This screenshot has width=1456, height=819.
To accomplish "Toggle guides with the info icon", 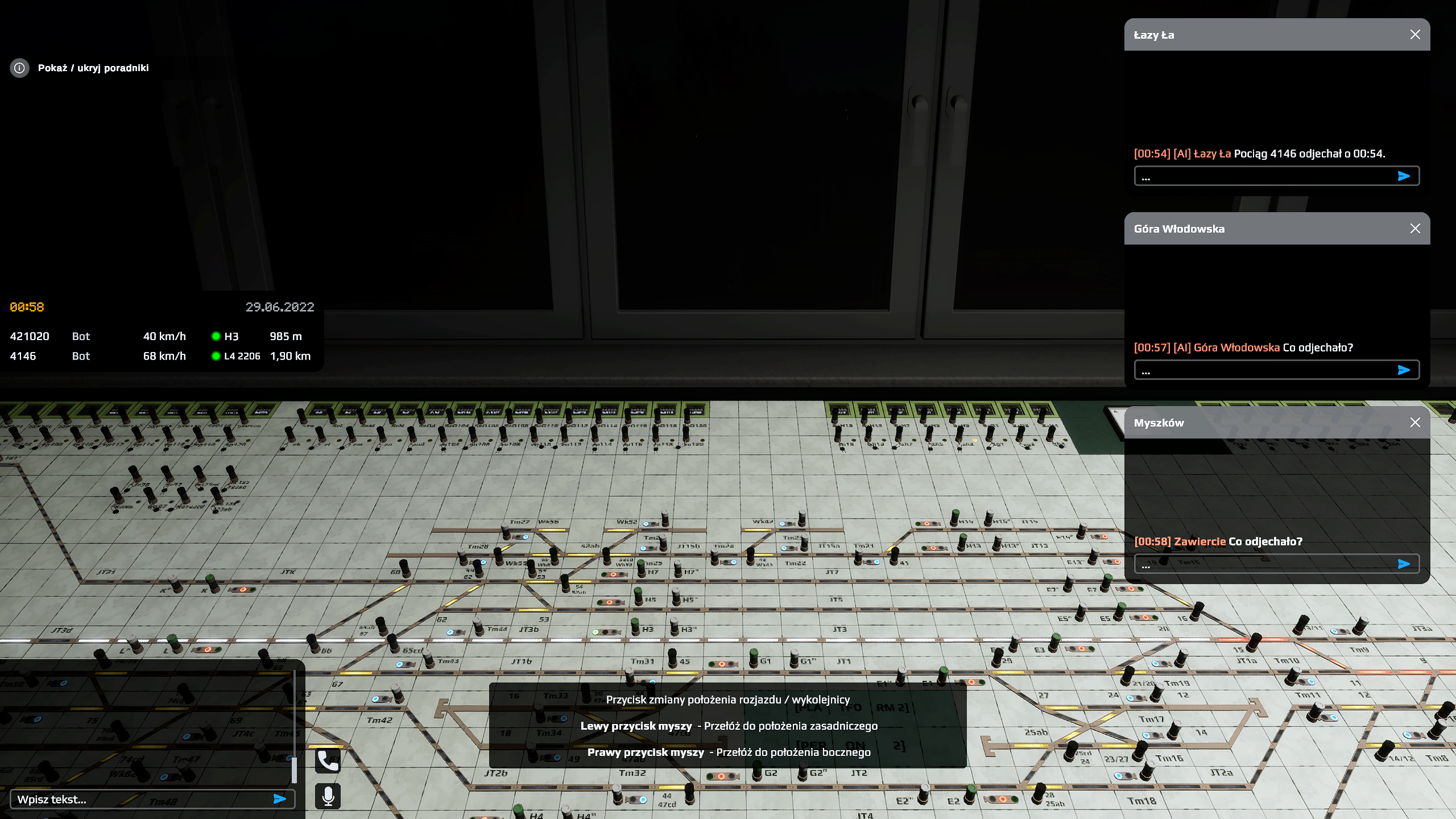I will click(x=19, y=68).
